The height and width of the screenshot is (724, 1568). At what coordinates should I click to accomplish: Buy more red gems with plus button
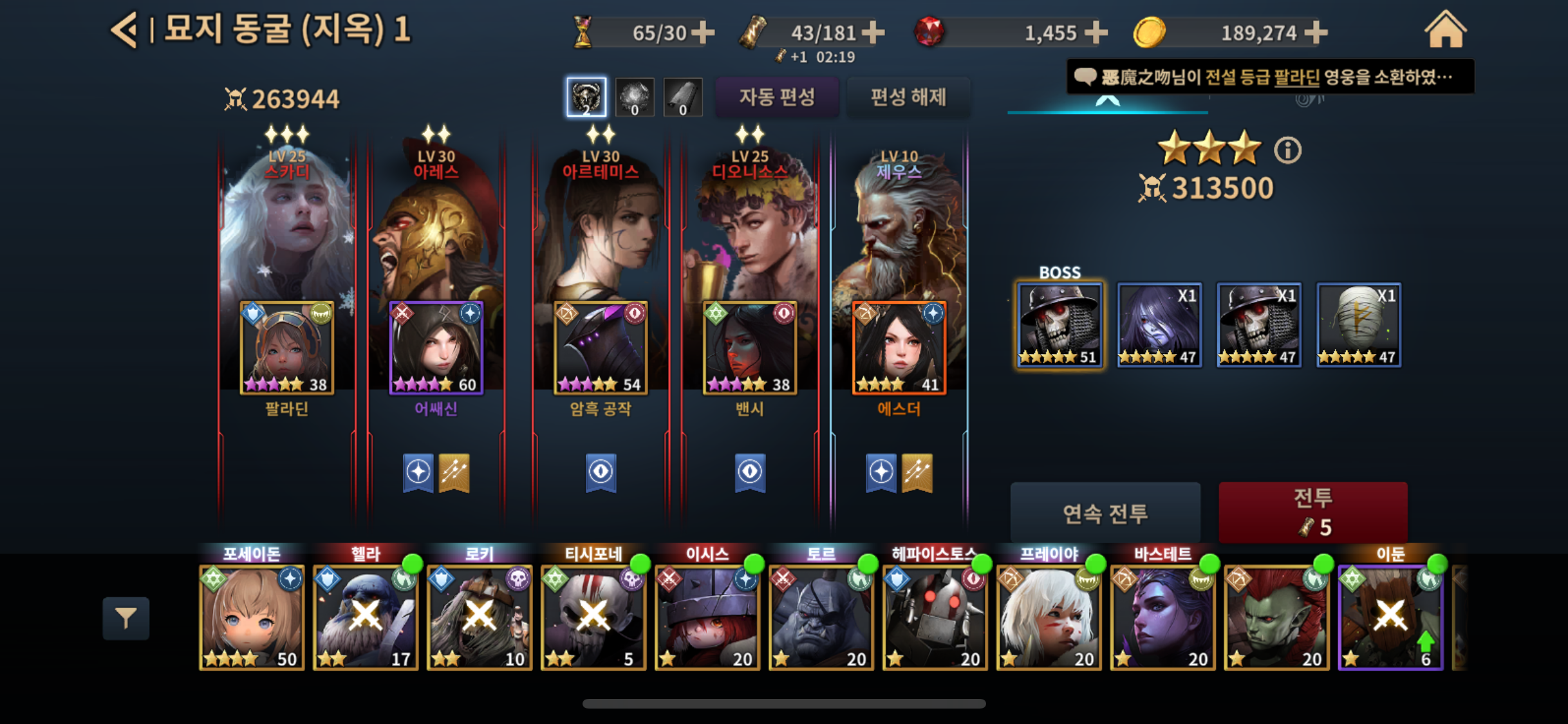(x=1096, y=32)
